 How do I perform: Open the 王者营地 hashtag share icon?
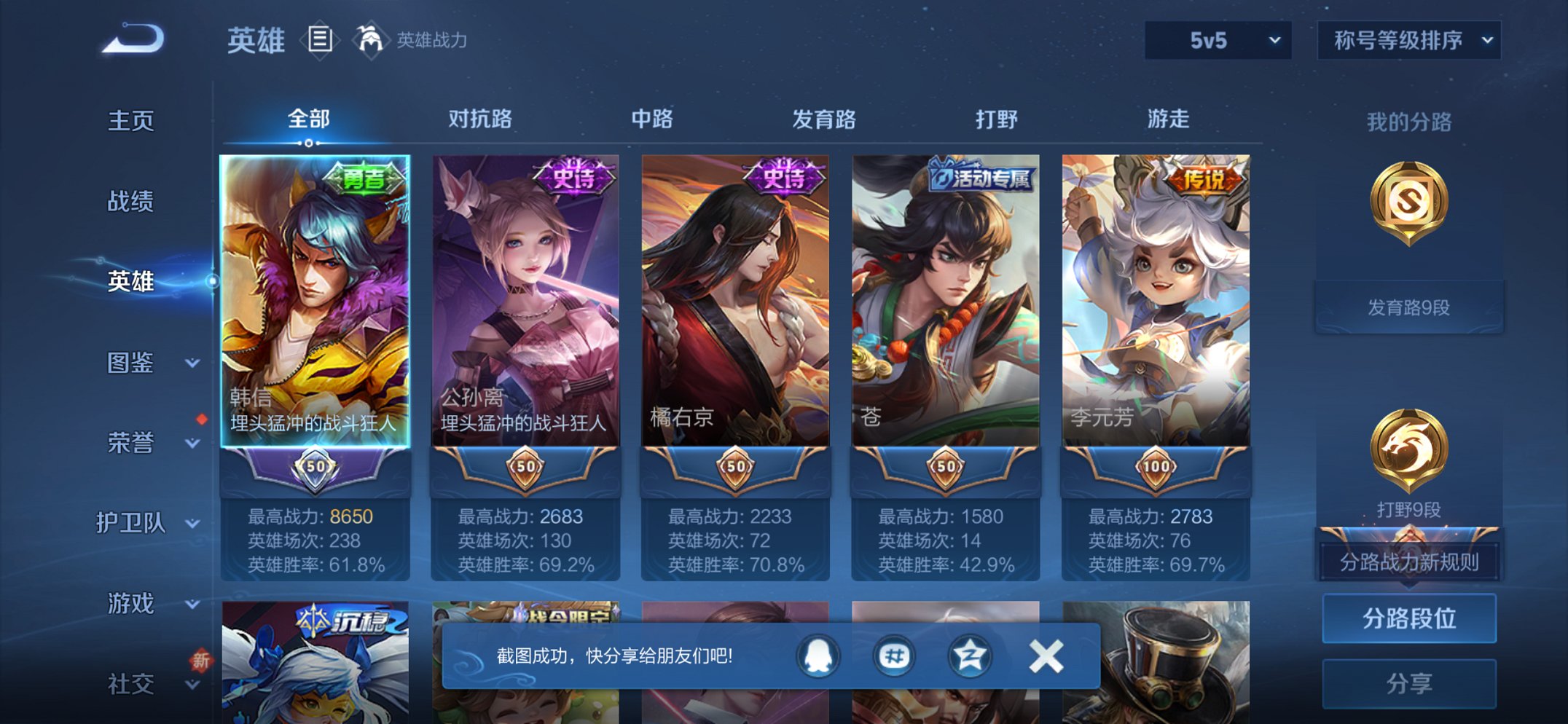[x=895, y=655]
